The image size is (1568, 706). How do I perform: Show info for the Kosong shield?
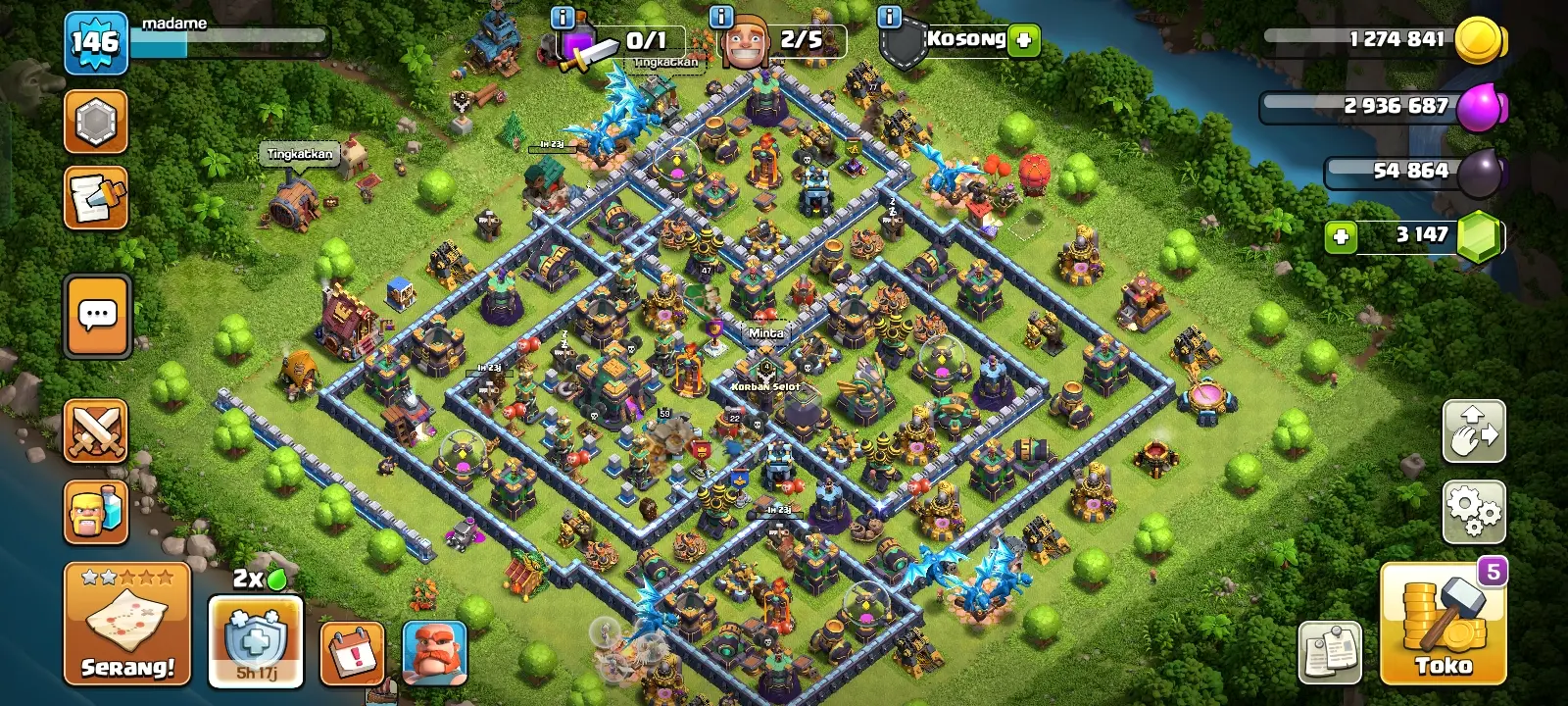[890, 17]
